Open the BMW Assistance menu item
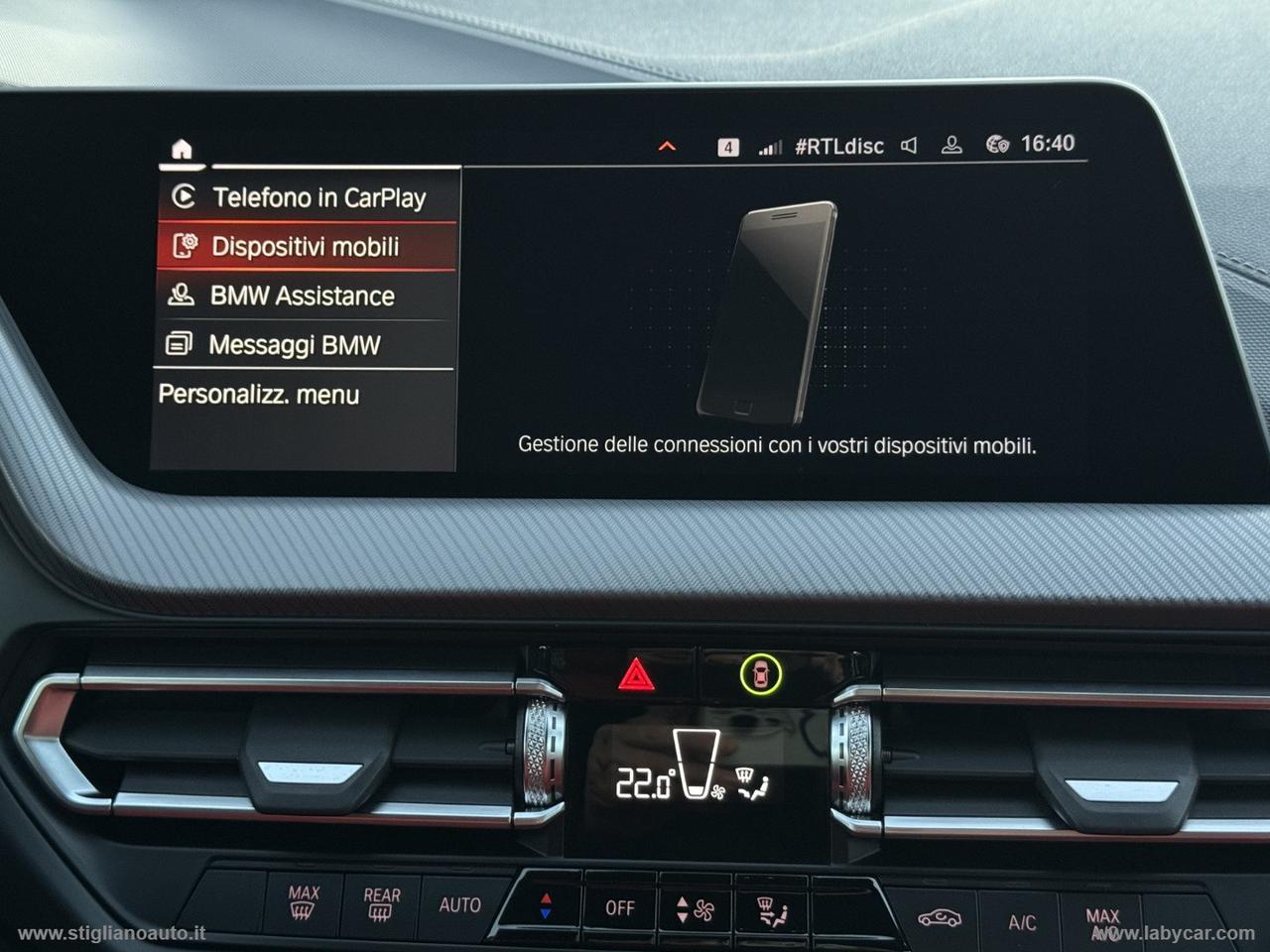1270x952 pixels. [x=298, y=296]
